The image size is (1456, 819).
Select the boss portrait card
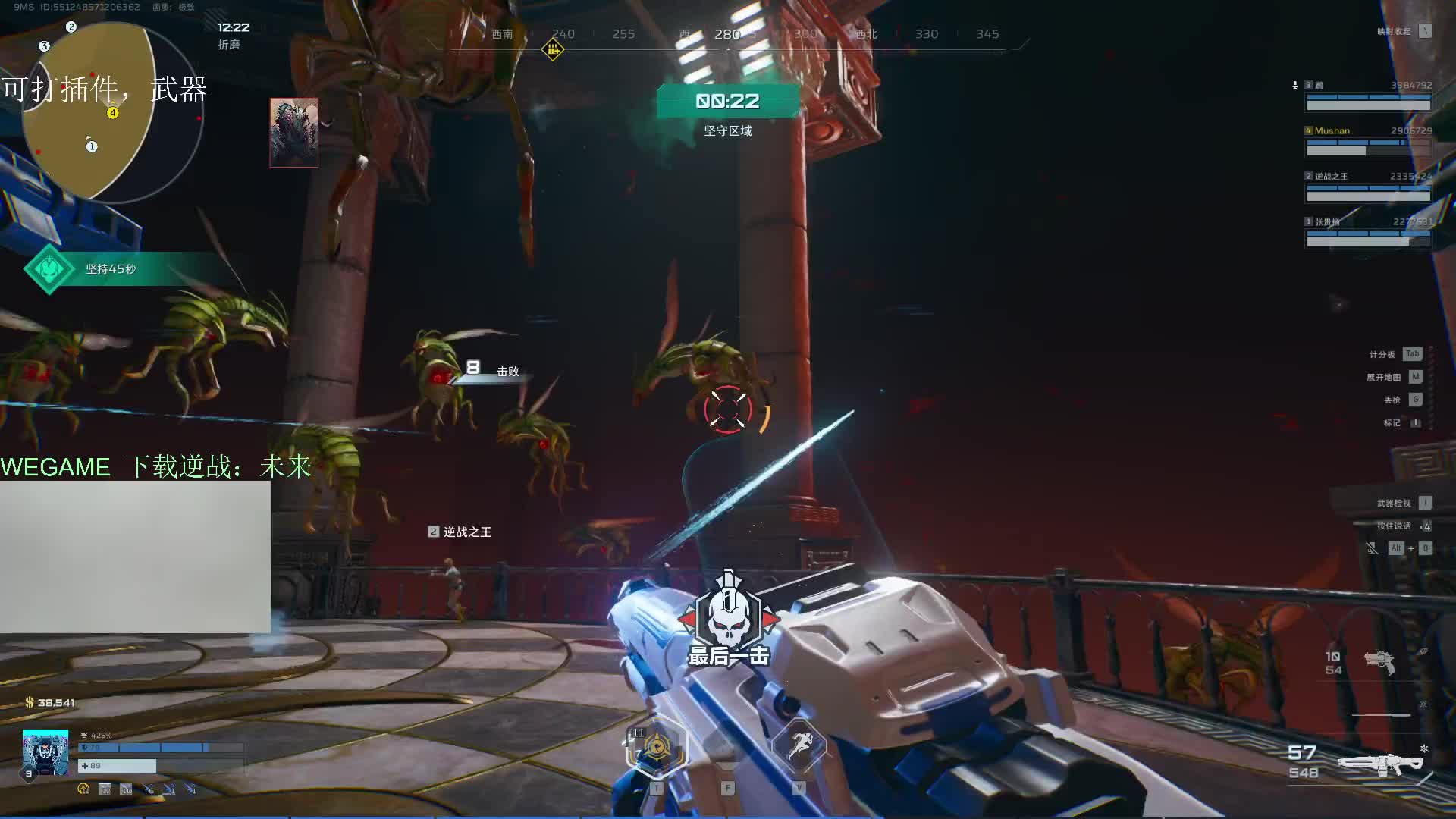point(294,132)
